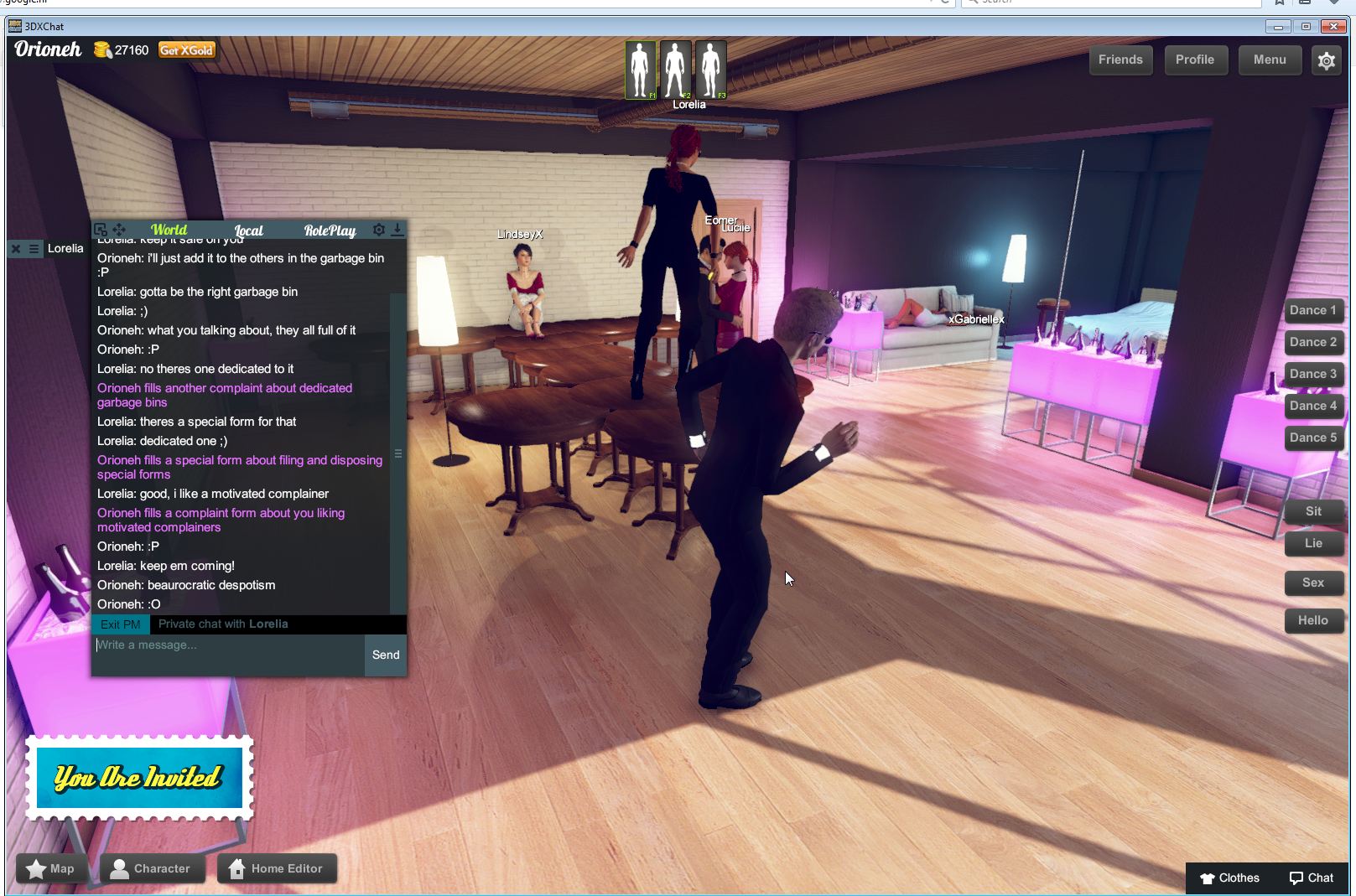The image size is (1356, 896).
Task: Open the Lorelia PM hamburger menu icon
Action: coord(32,248)
